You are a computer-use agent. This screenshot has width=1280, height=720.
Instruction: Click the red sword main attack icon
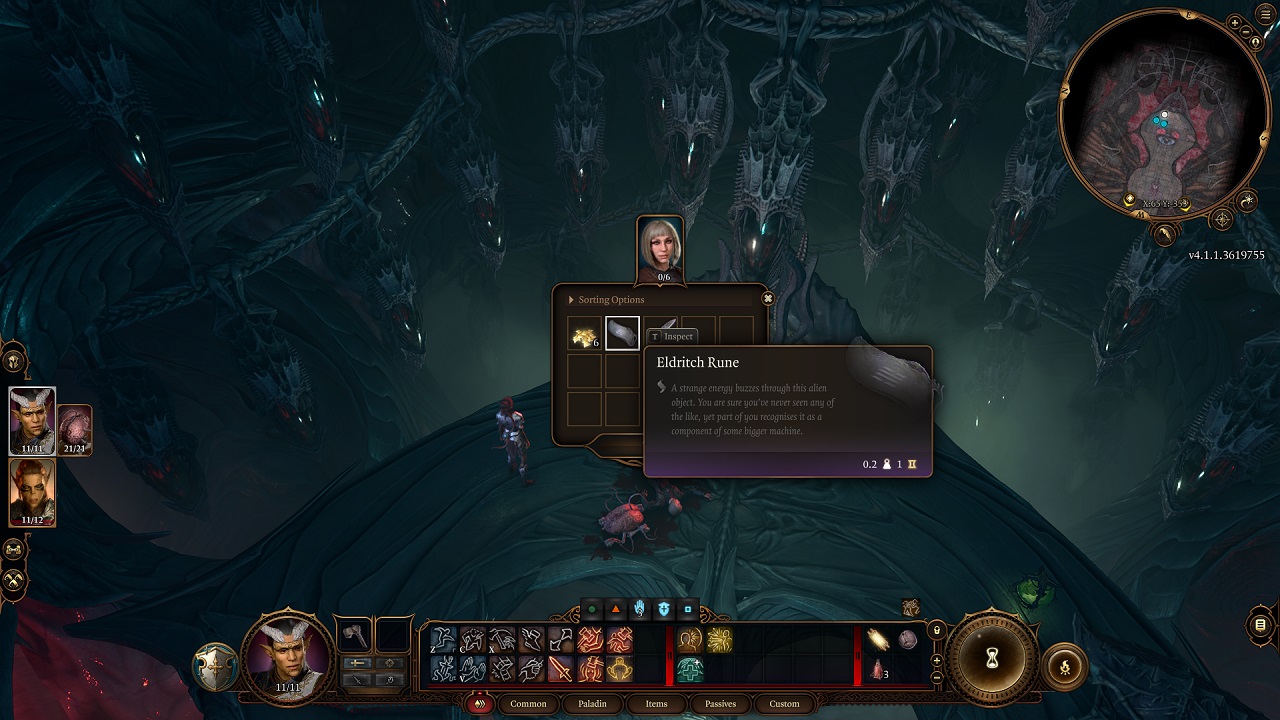pyautogui.click(x=559, y=670)
